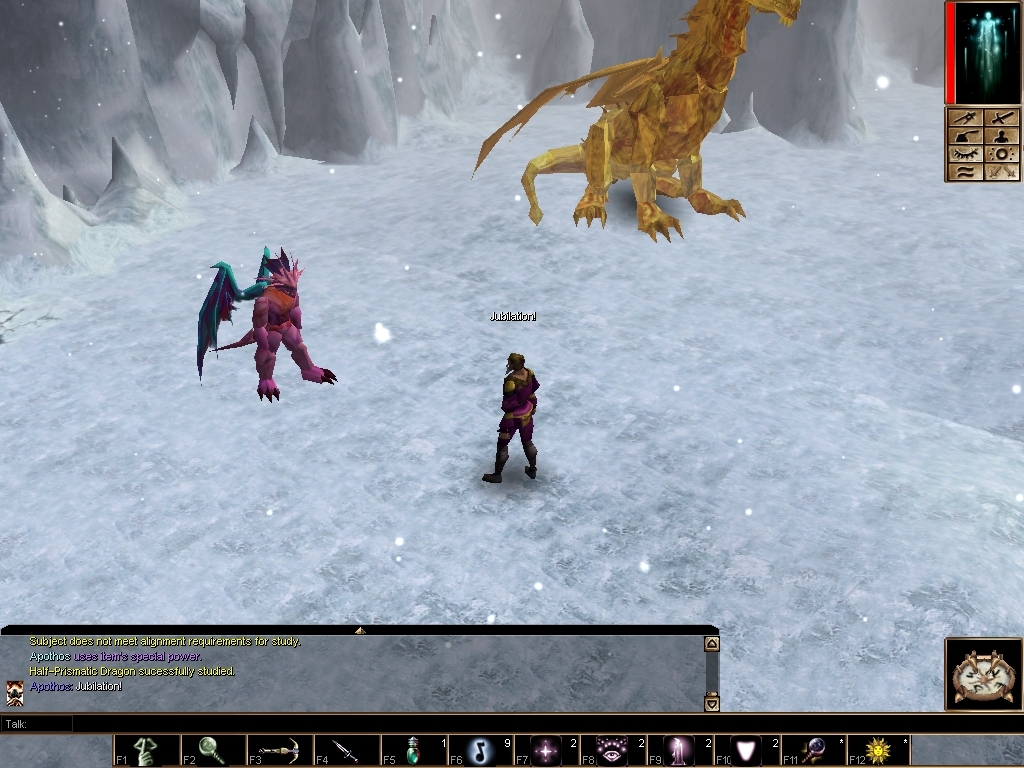Activate the music note quickslot F6
This screenshot has height=768, width=1024.
click(x=480, y=751)
